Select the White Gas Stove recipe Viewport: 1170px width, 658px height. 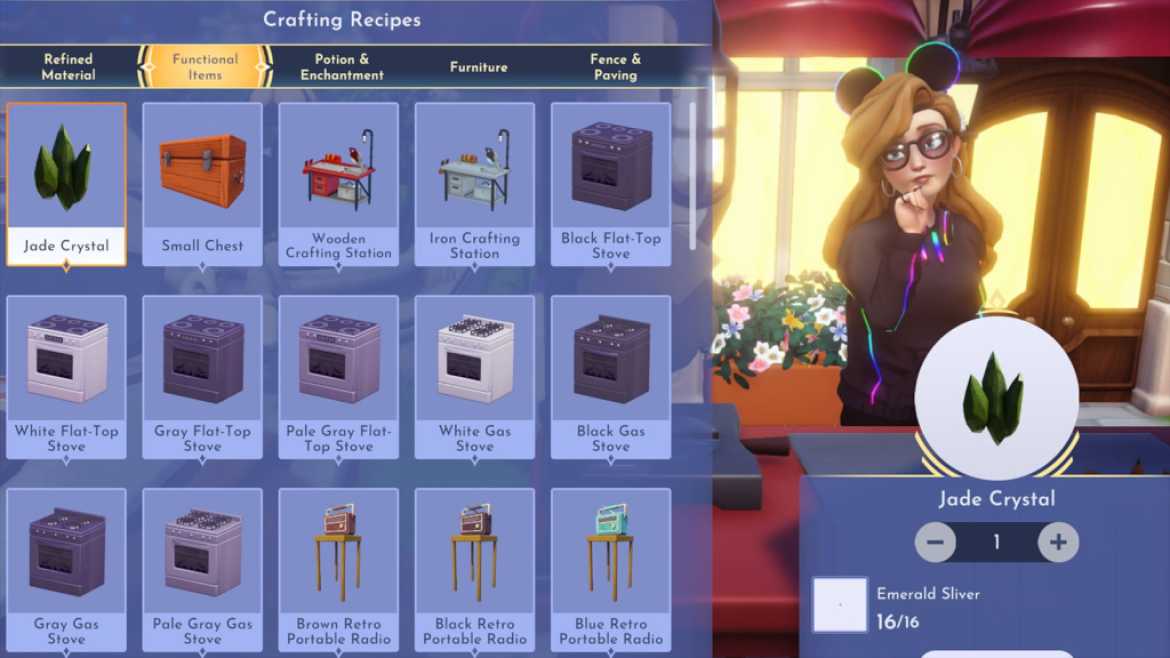(475, 376)
